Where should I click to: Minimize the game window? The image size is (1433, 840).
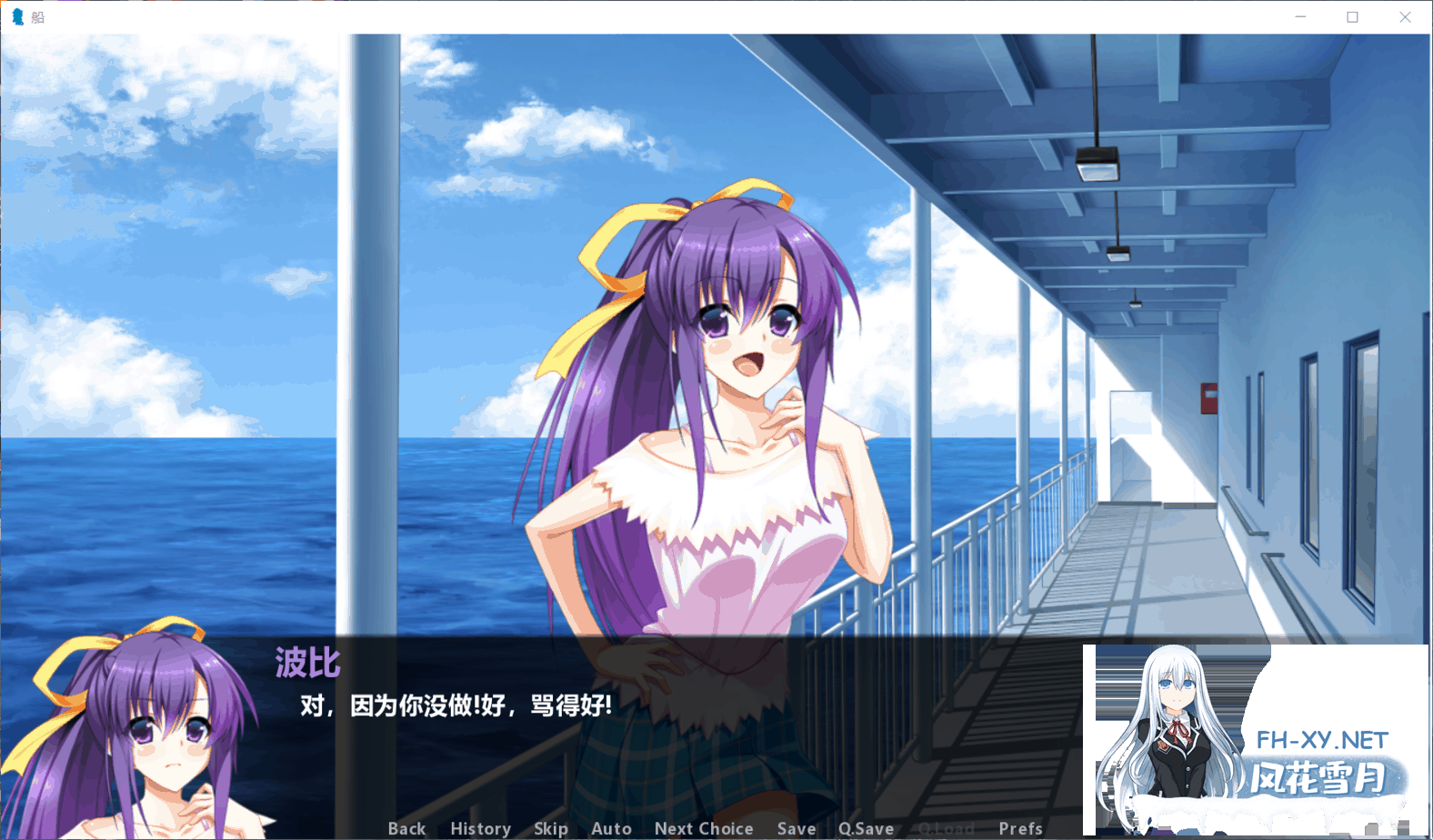pyautogui.click(x=1301, y=16)
